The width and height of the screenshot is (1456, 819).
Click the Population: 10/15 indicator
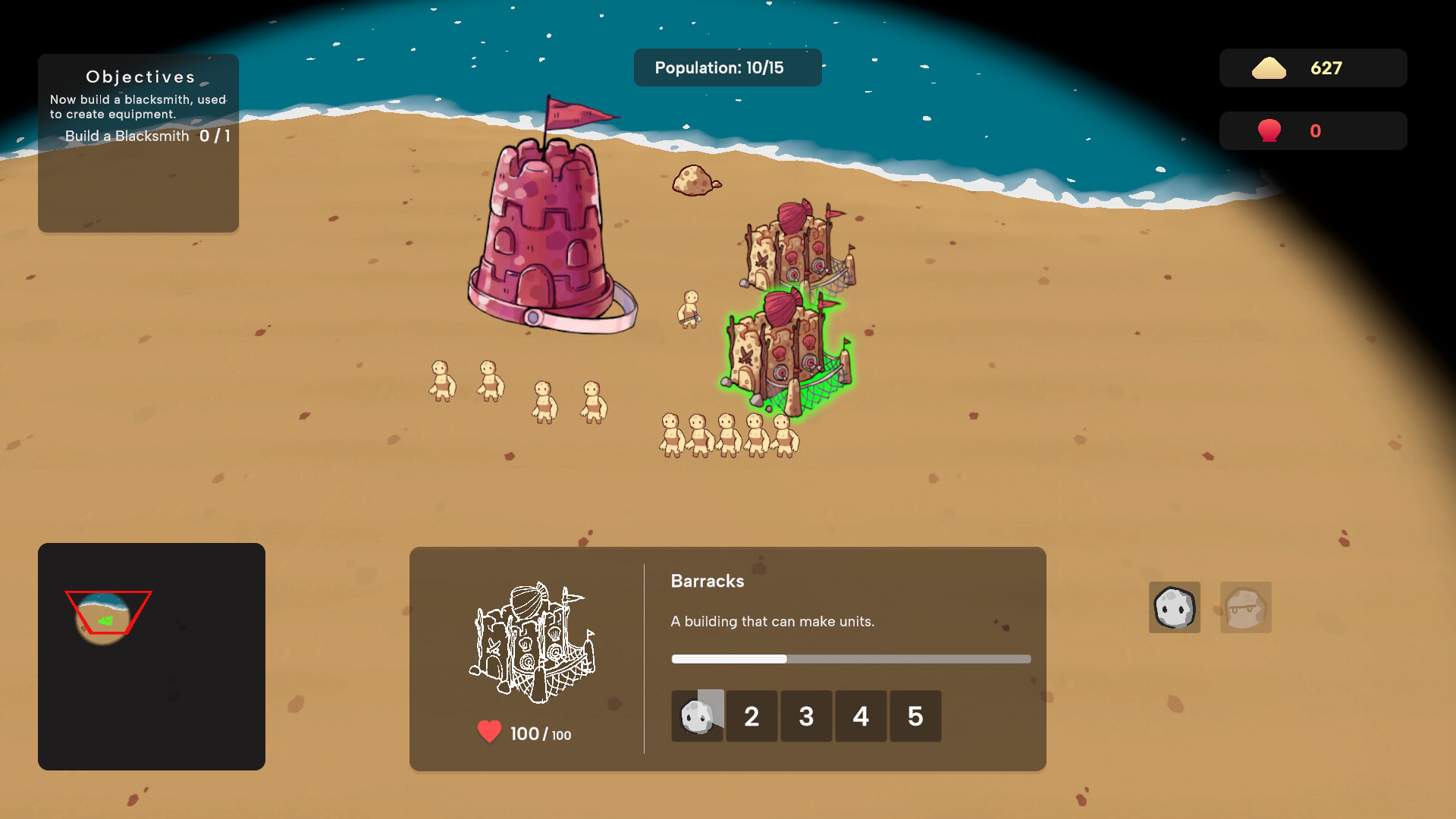click(x=727, y=67)
